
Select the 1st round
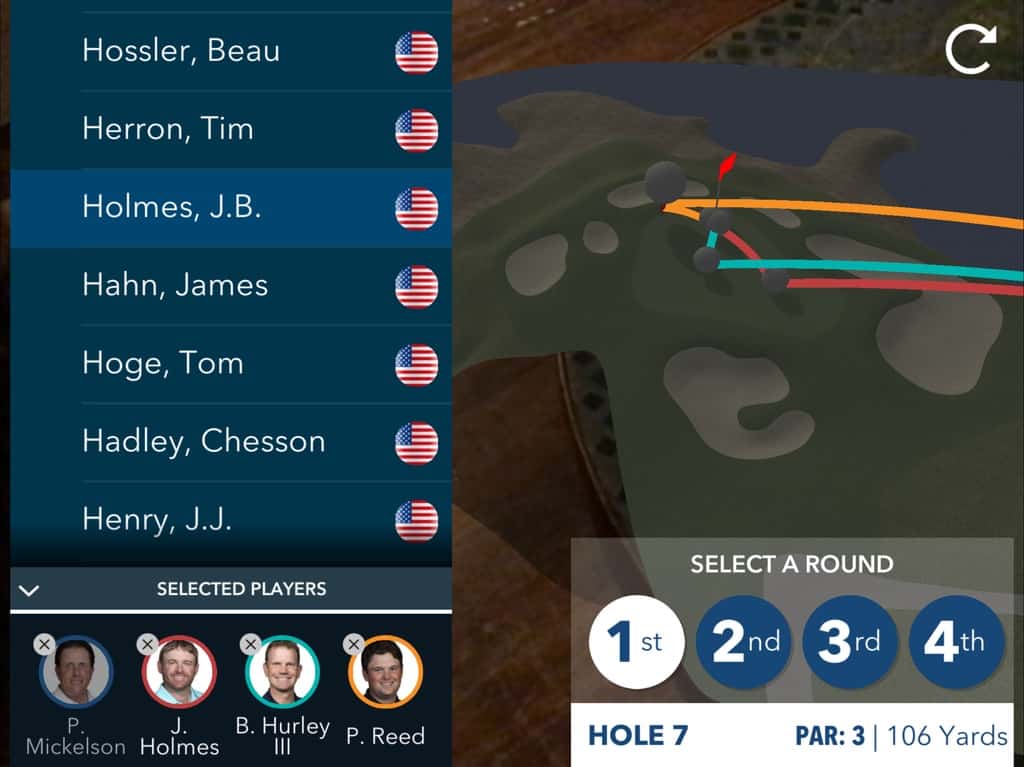tap(636, 642)
